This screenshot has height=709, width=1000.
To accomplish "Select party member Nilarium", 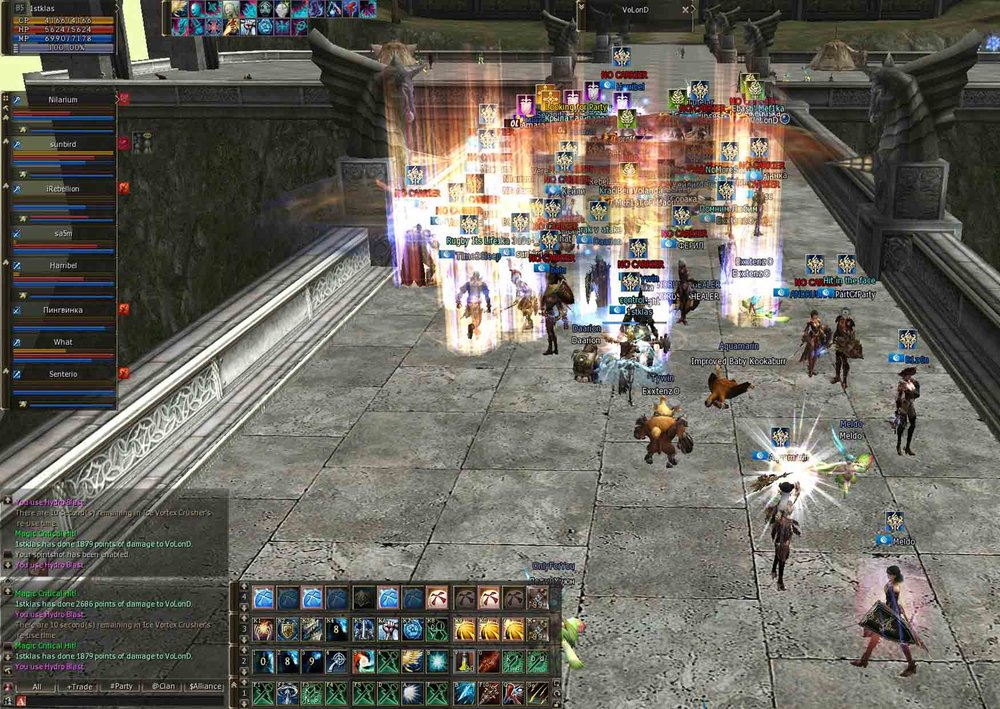I will [x=62, y=100].
